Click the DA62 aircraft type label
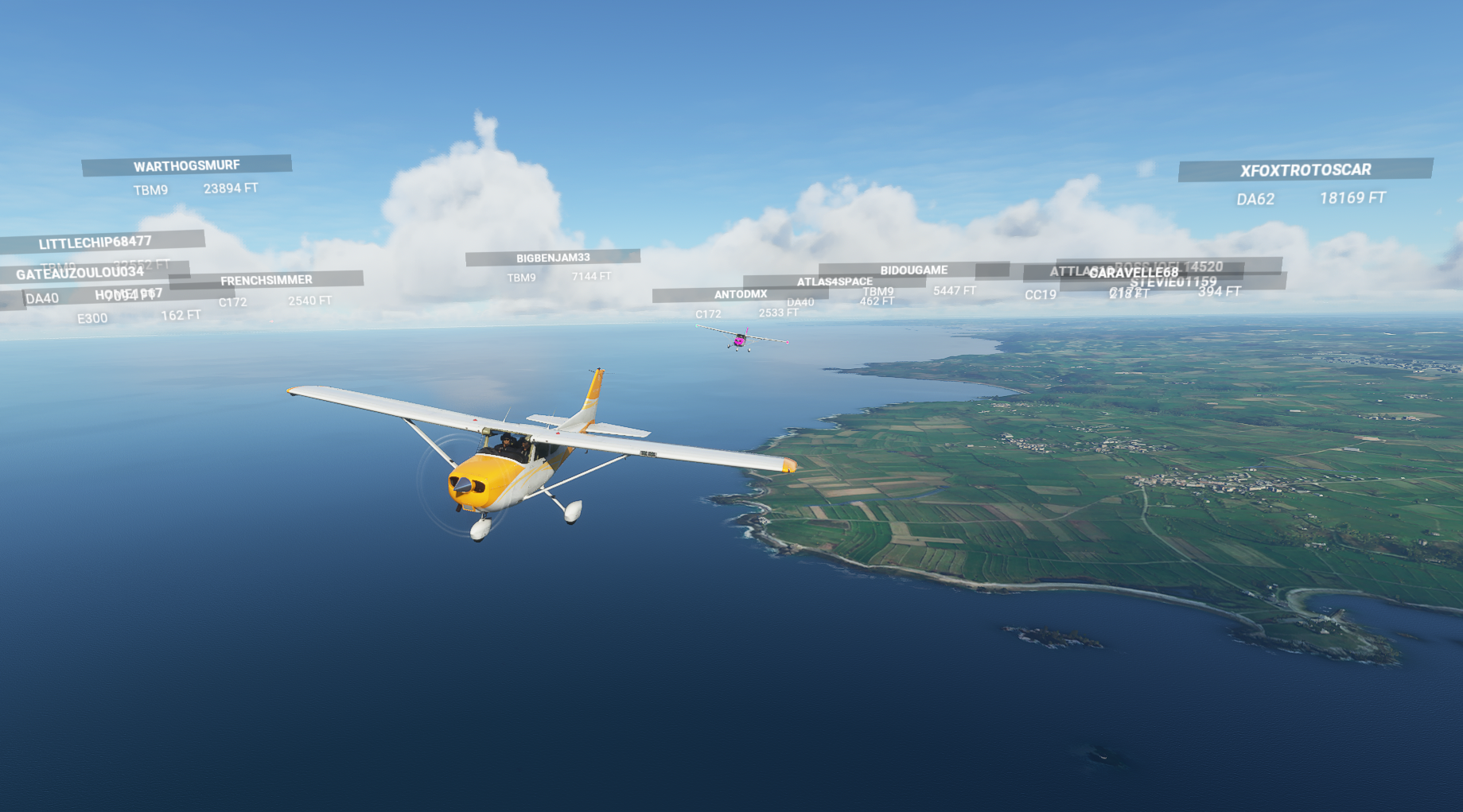 coord(1255,200)
